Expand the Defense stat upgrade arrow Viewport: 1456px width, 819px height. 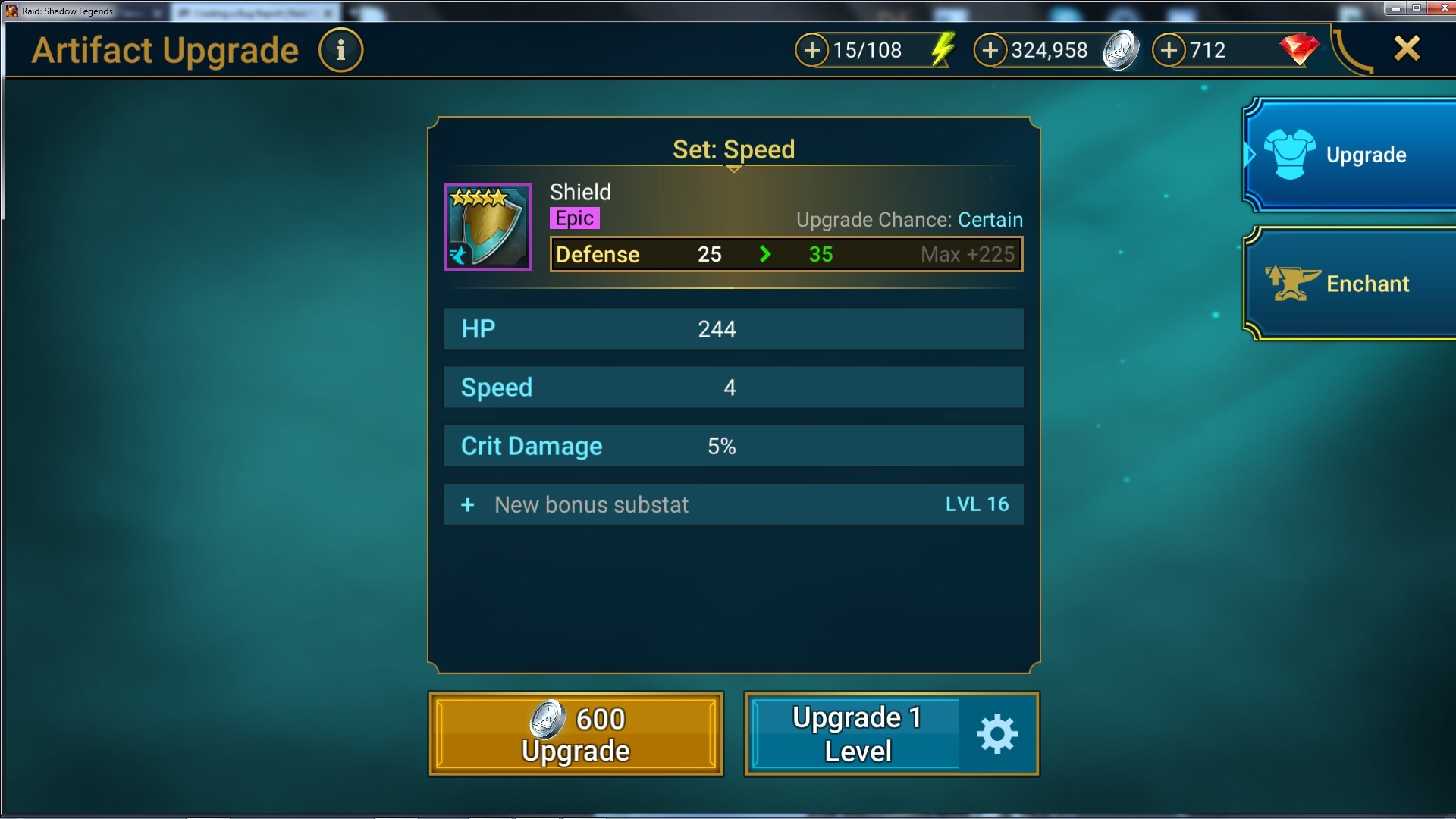(x=766, y=254)
